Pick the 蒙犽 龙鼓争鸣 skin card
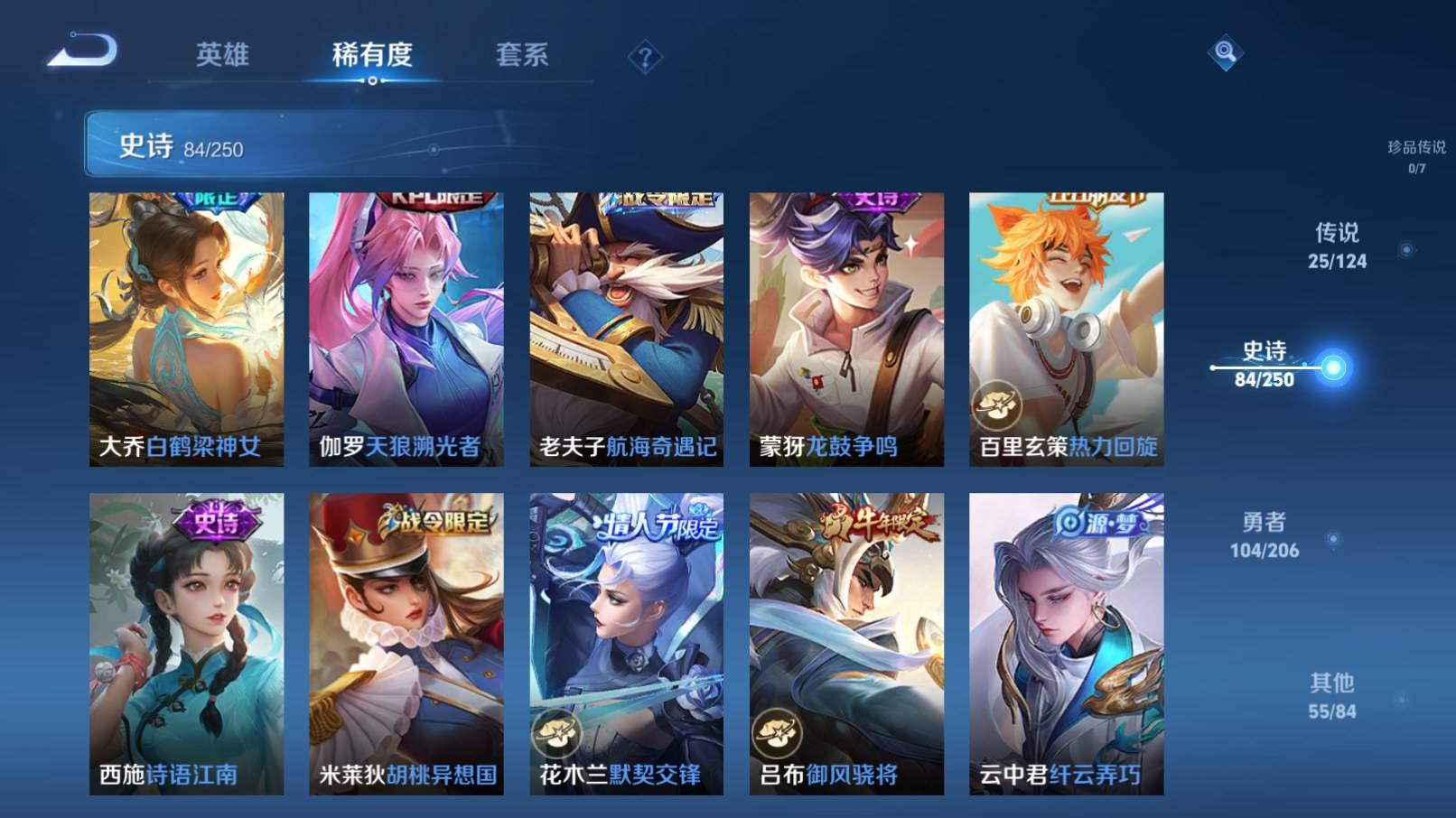This screenshot has height=818, width=1456. pyautogui.click(x=846, y=330)
